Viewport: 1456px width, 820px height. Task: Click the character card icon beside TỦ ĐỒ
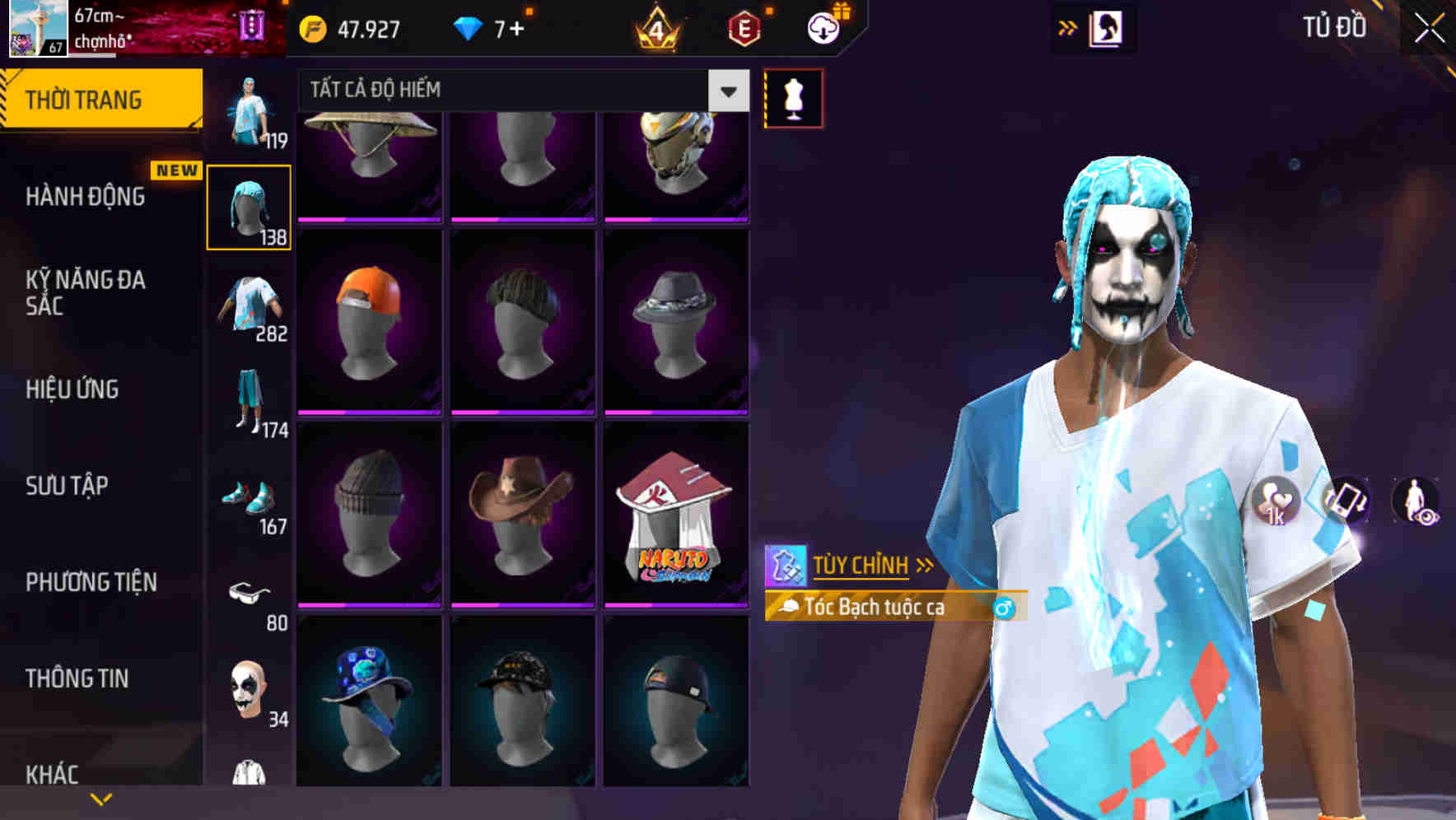(x=1108, y=27)
